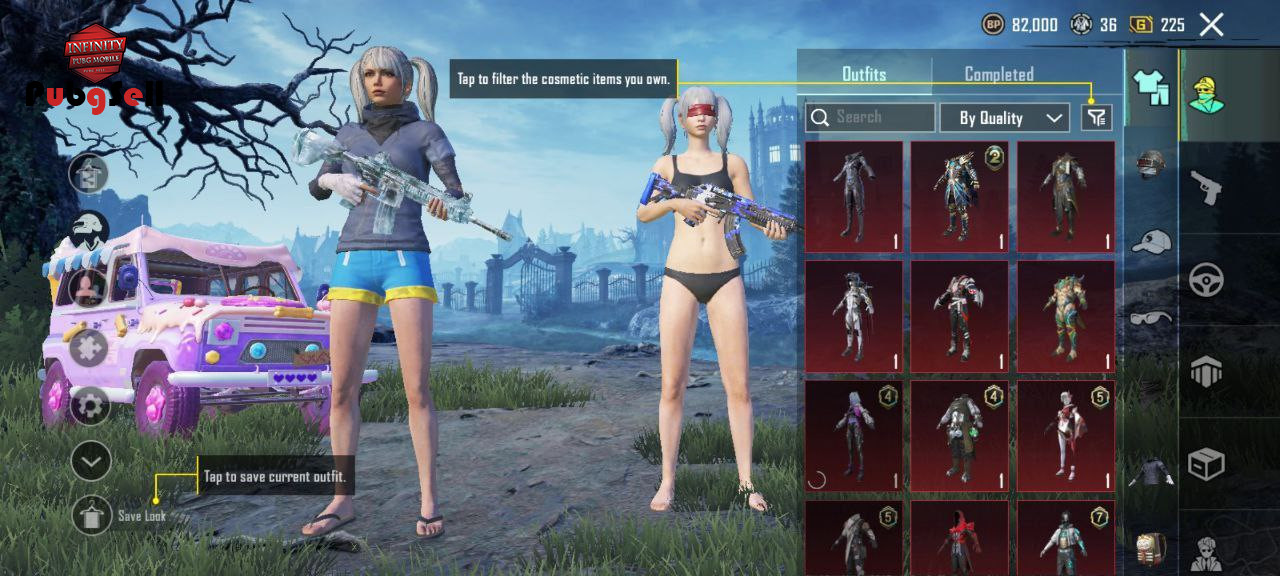This screenshot has width=1280, height=576.
Task: Click the trash bin icon on left
Action: coord(89,174)
